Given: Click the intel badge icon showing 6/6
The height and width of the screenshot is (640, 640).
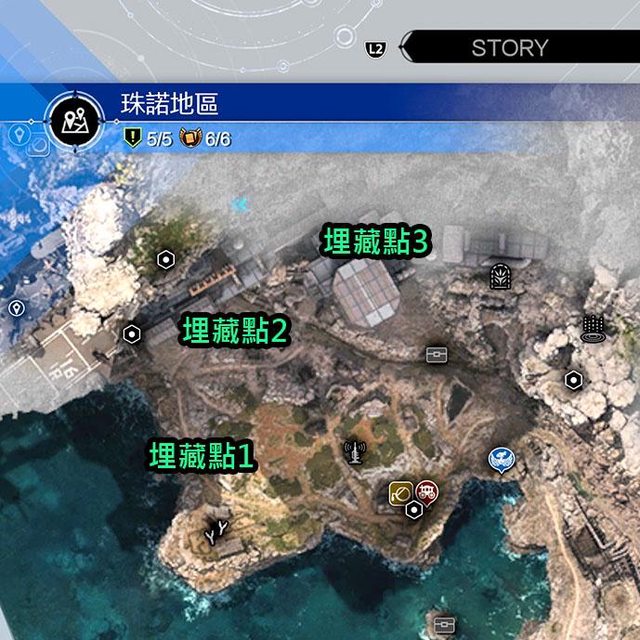Looking at the screenshot, I should pyautogui.click(x=189, y=139).
